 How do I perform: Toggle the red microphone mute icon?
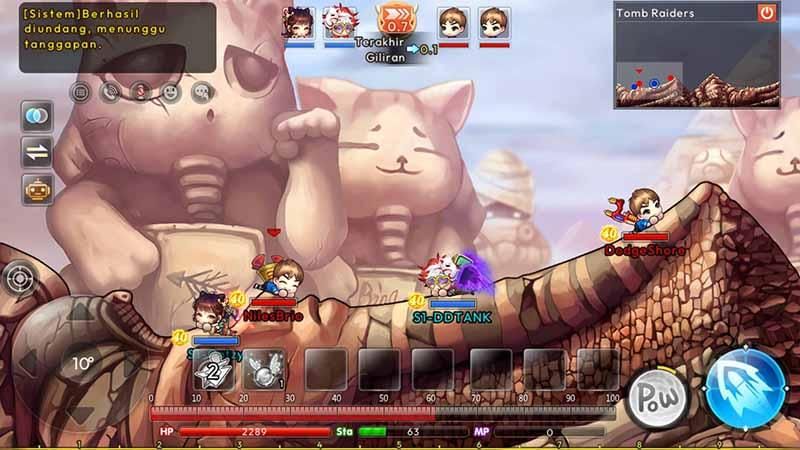[141, 92]
